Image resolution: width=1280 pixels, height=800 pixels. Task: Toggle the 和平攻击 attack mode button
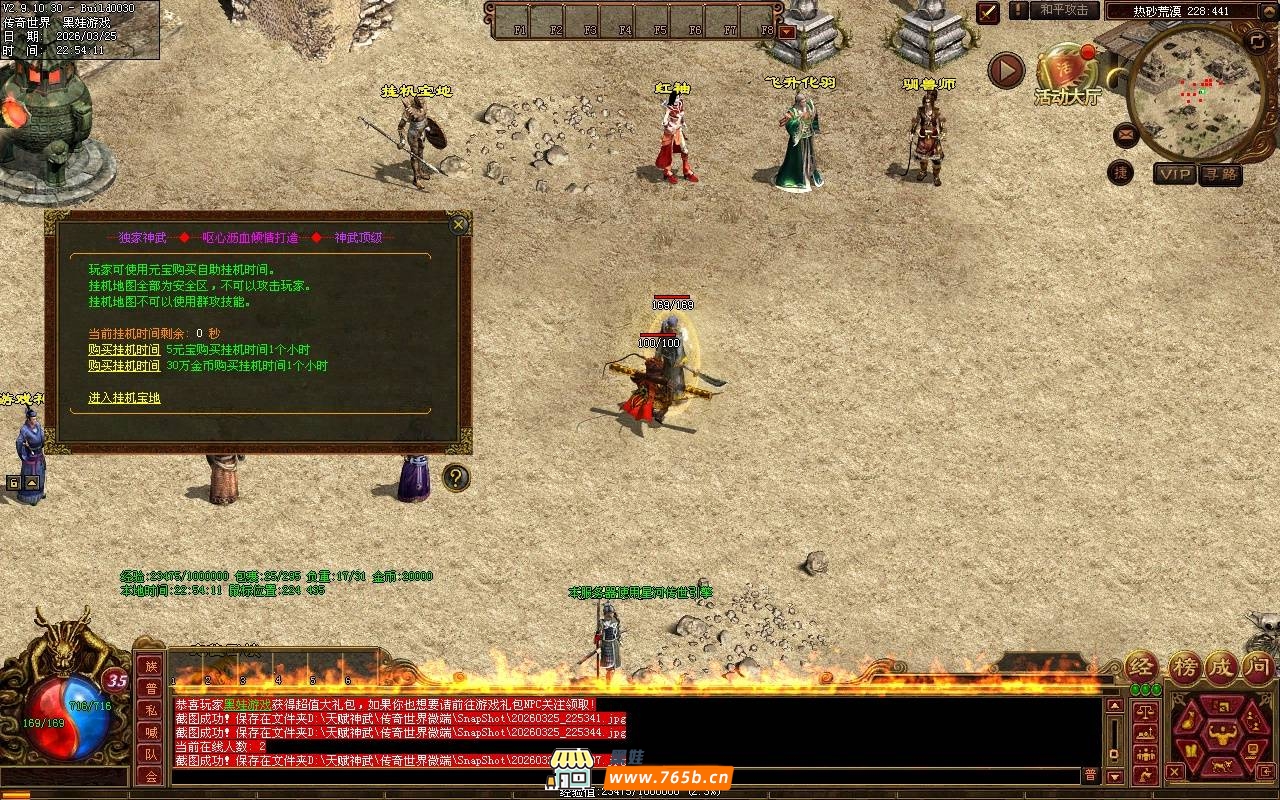coord(1064,10)
